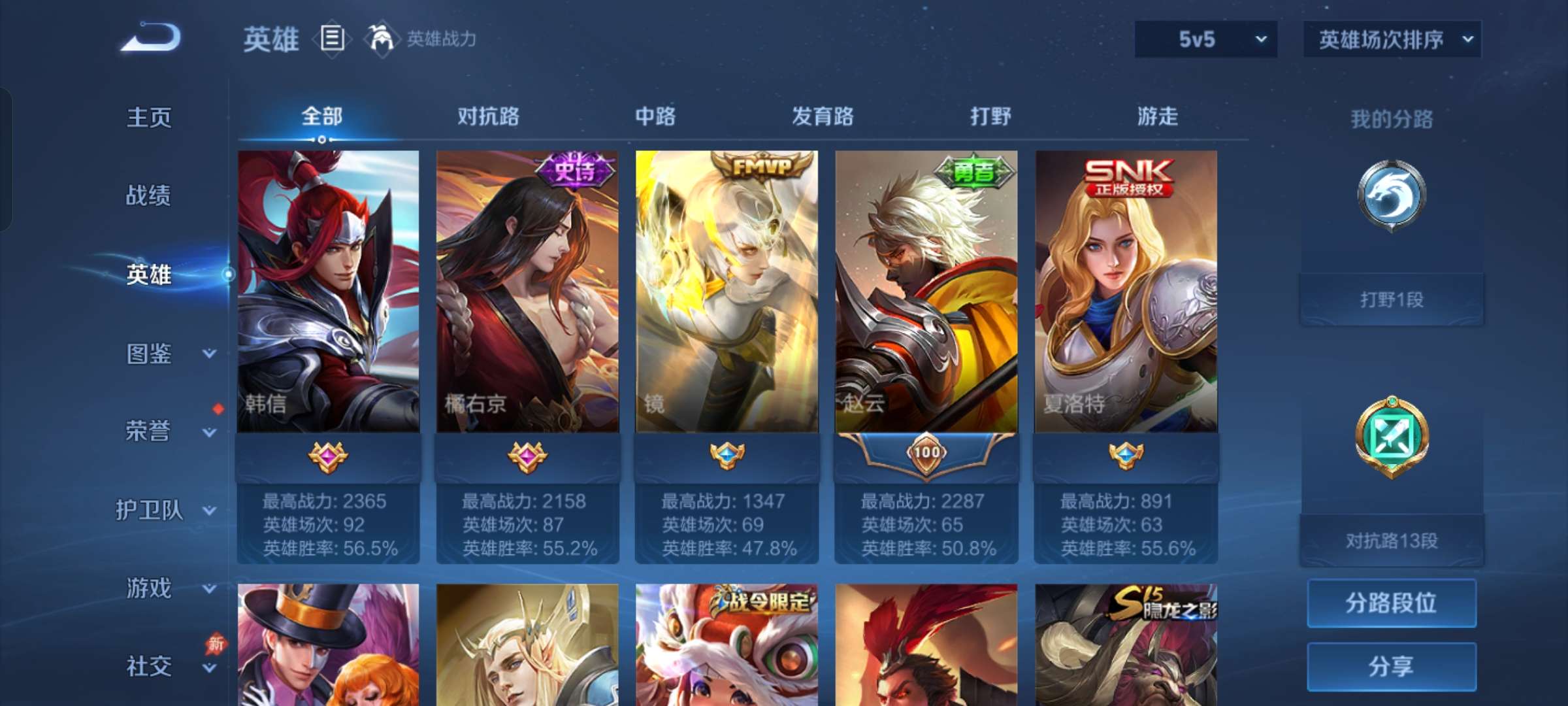Click the hero list detail icon beside 英雄
The height and width of the screenshot is (706, 1568).
332,39
